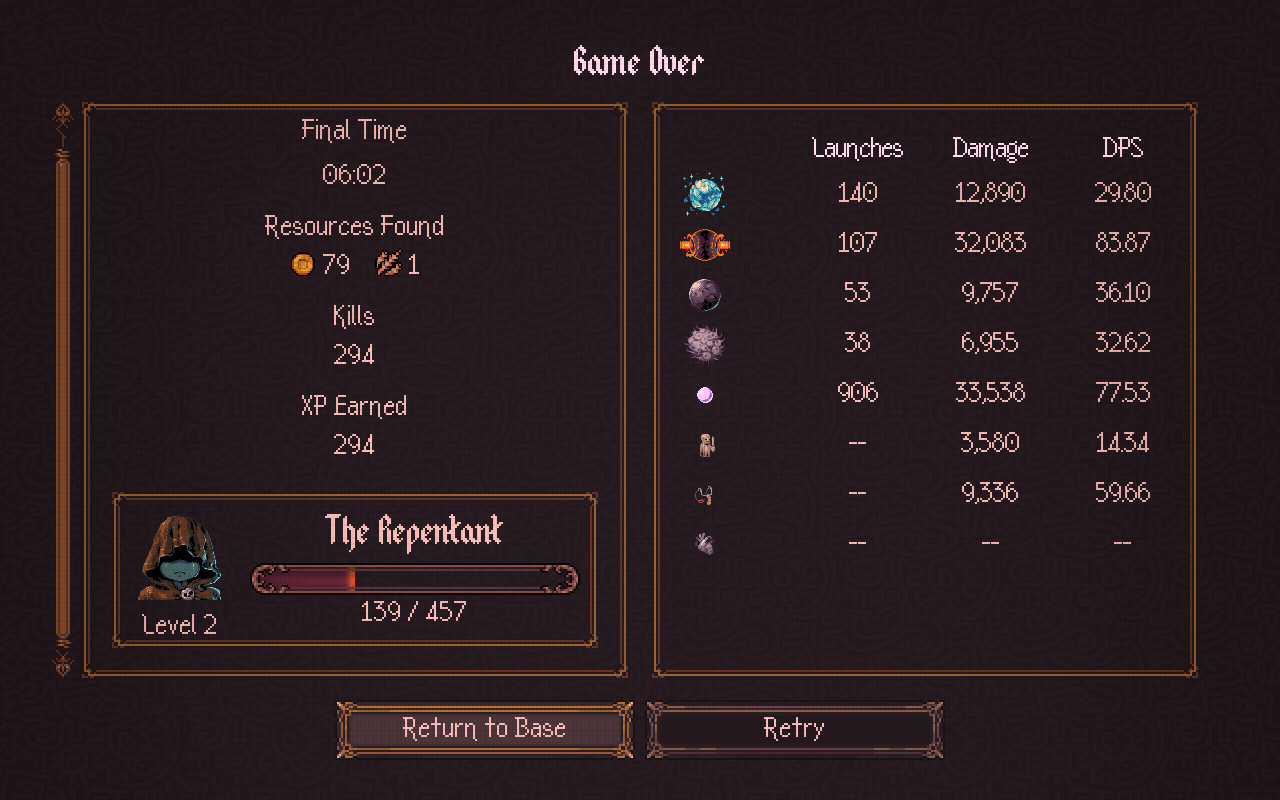
Task: Select the blue crystal orb weapon icon
Action: point(704,193)
